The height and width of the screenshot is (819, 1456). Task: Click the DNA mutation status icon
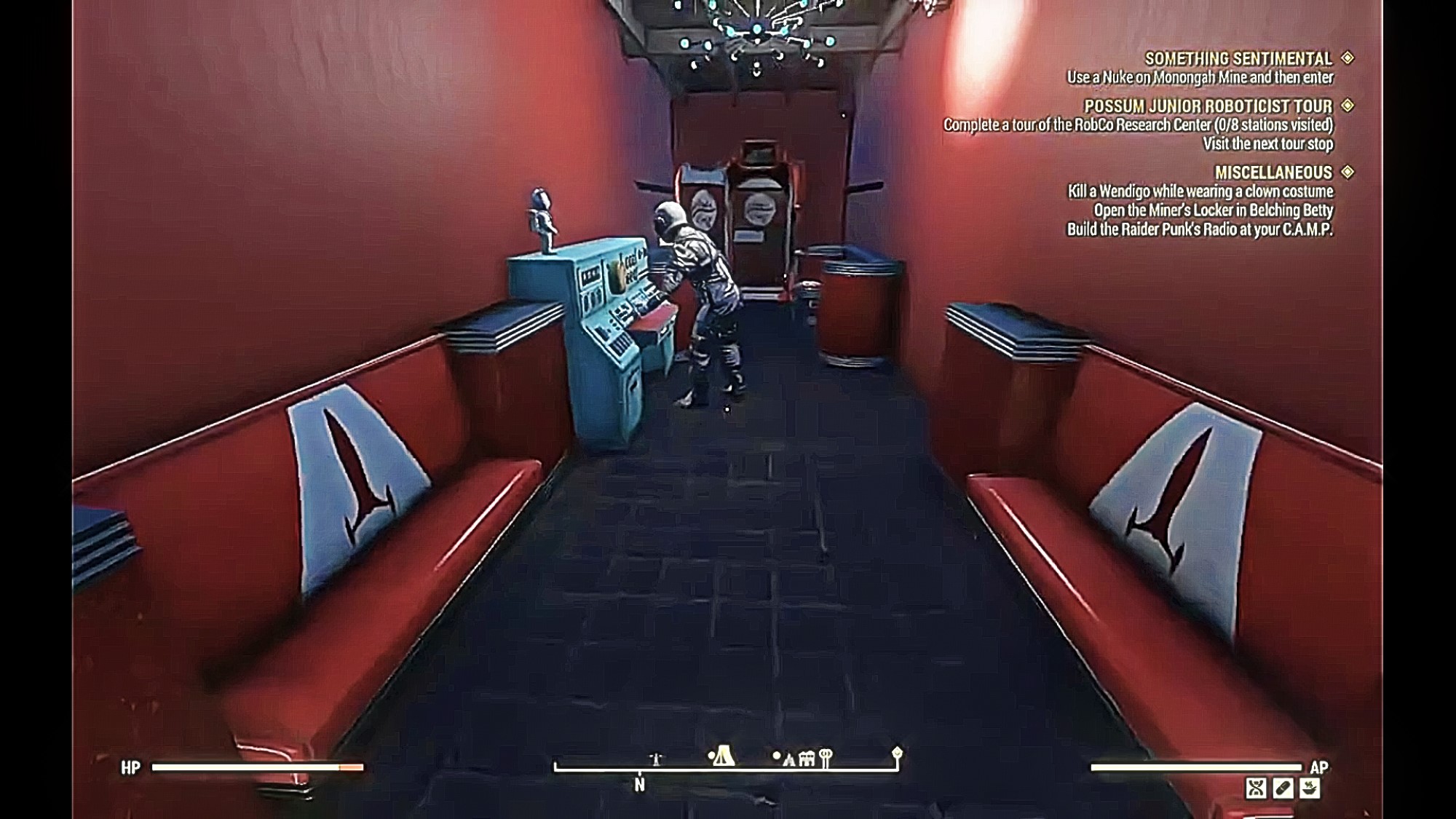pos(1256,788)
